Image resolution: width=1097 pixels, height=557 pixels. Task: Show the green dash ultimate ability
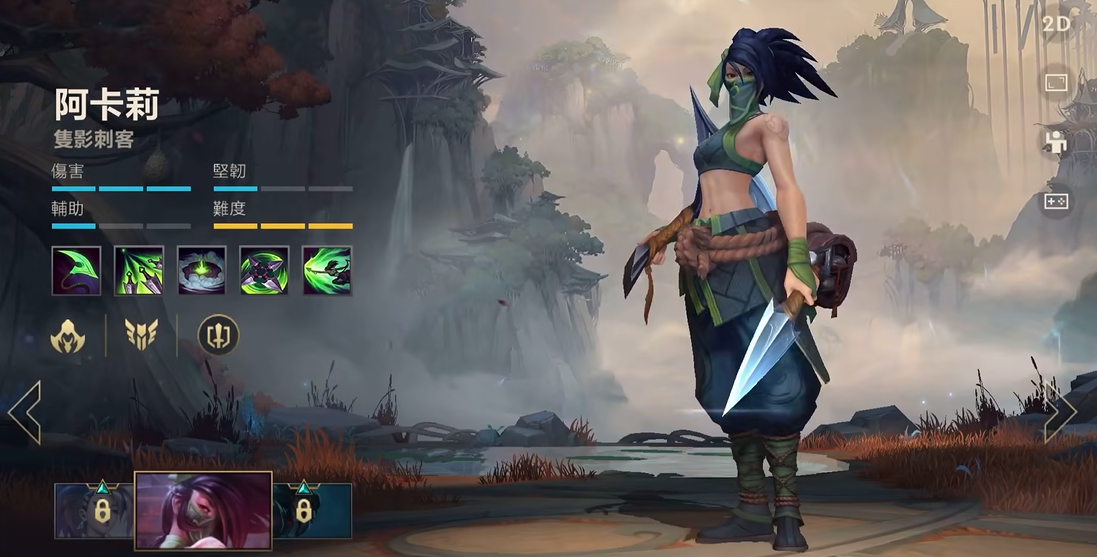[327, 270]
